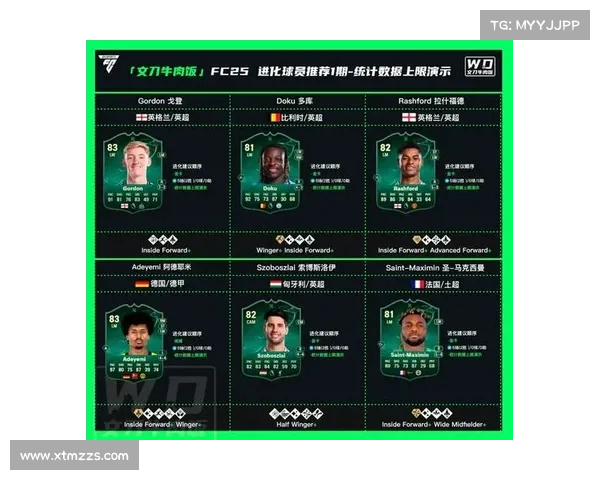
Task: Click the www.xtmzzs.com watermark link
Action: 75,456
